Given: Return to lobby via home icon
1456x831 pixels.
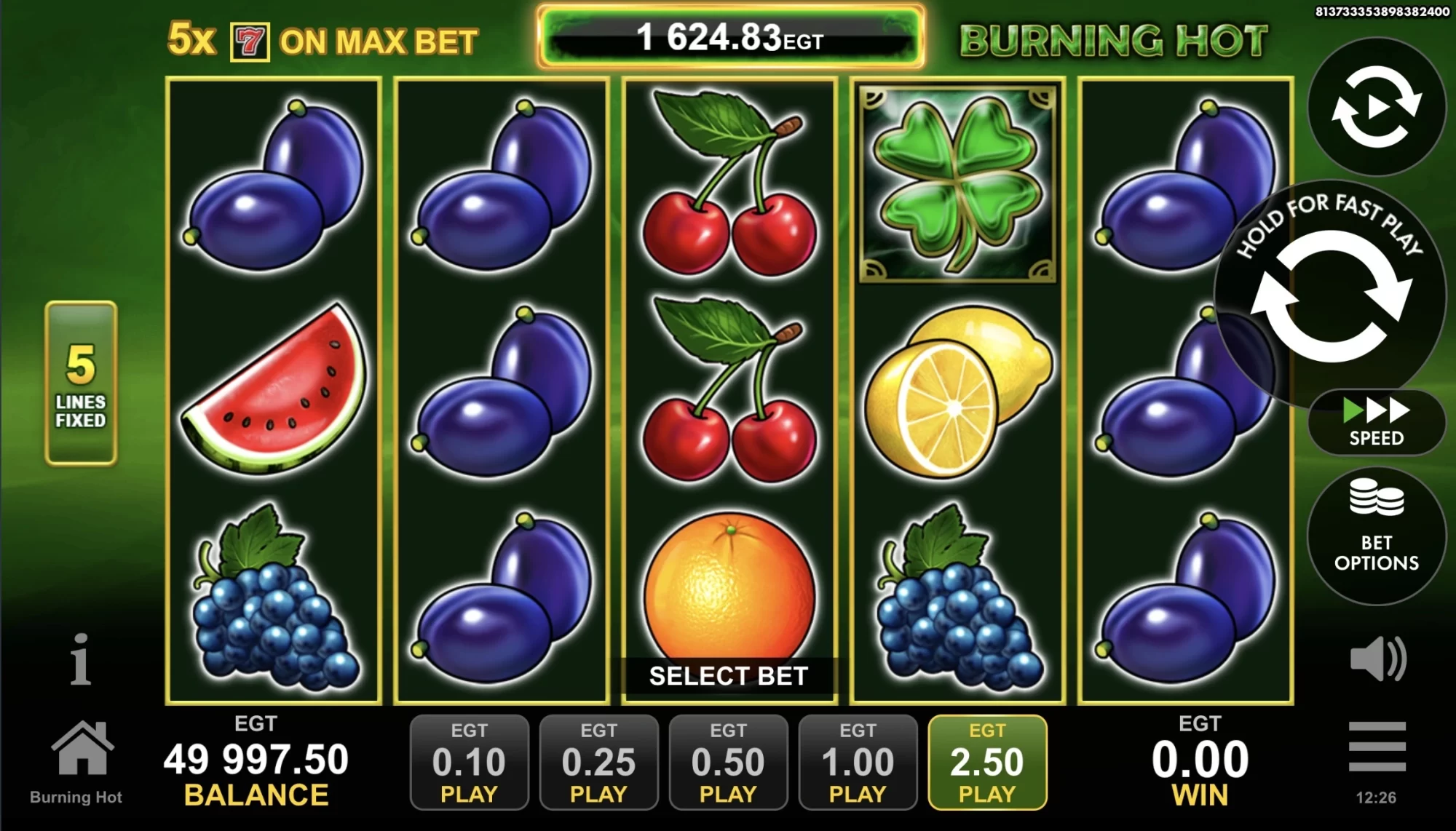Looking at the screenshot, I should tap(82, 749).
